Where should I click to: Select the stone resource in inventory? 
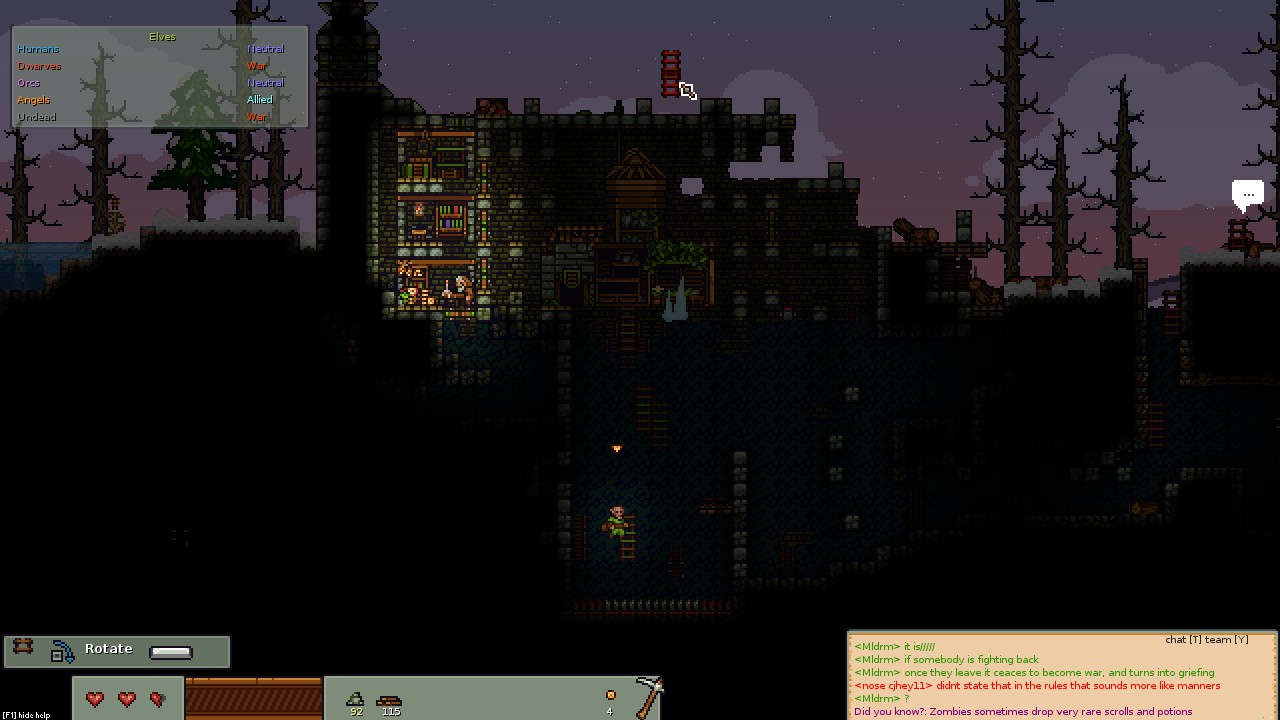click(x=355, y=699)
